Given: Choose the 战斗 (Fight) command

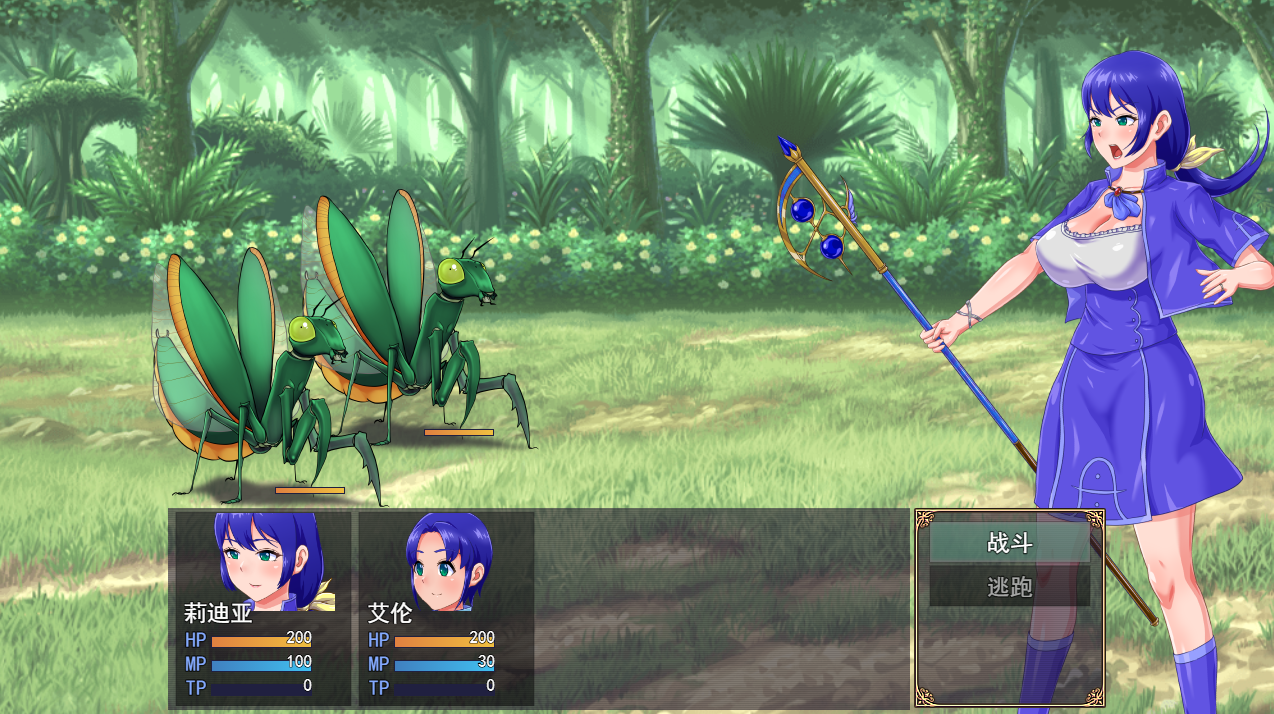Looking at the screenshot, I should [x=1009, y=543].
